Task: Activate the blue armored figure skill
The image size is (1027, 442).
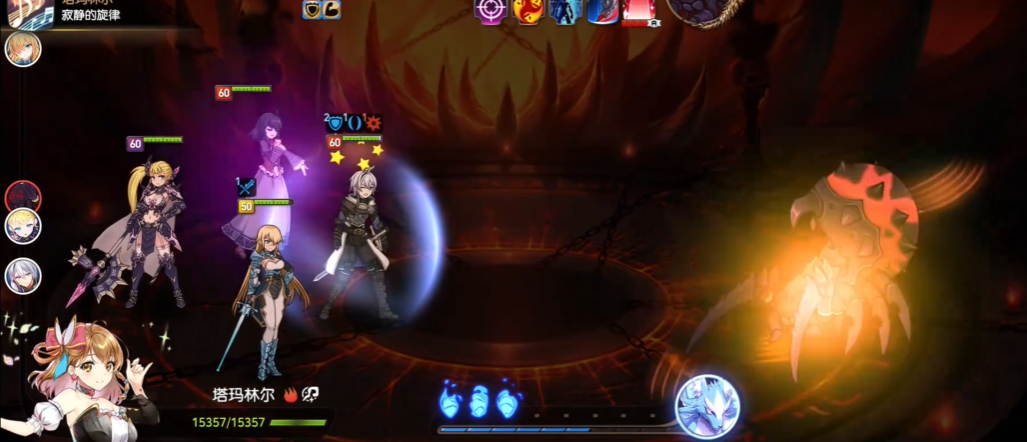Action: [565, 9]
